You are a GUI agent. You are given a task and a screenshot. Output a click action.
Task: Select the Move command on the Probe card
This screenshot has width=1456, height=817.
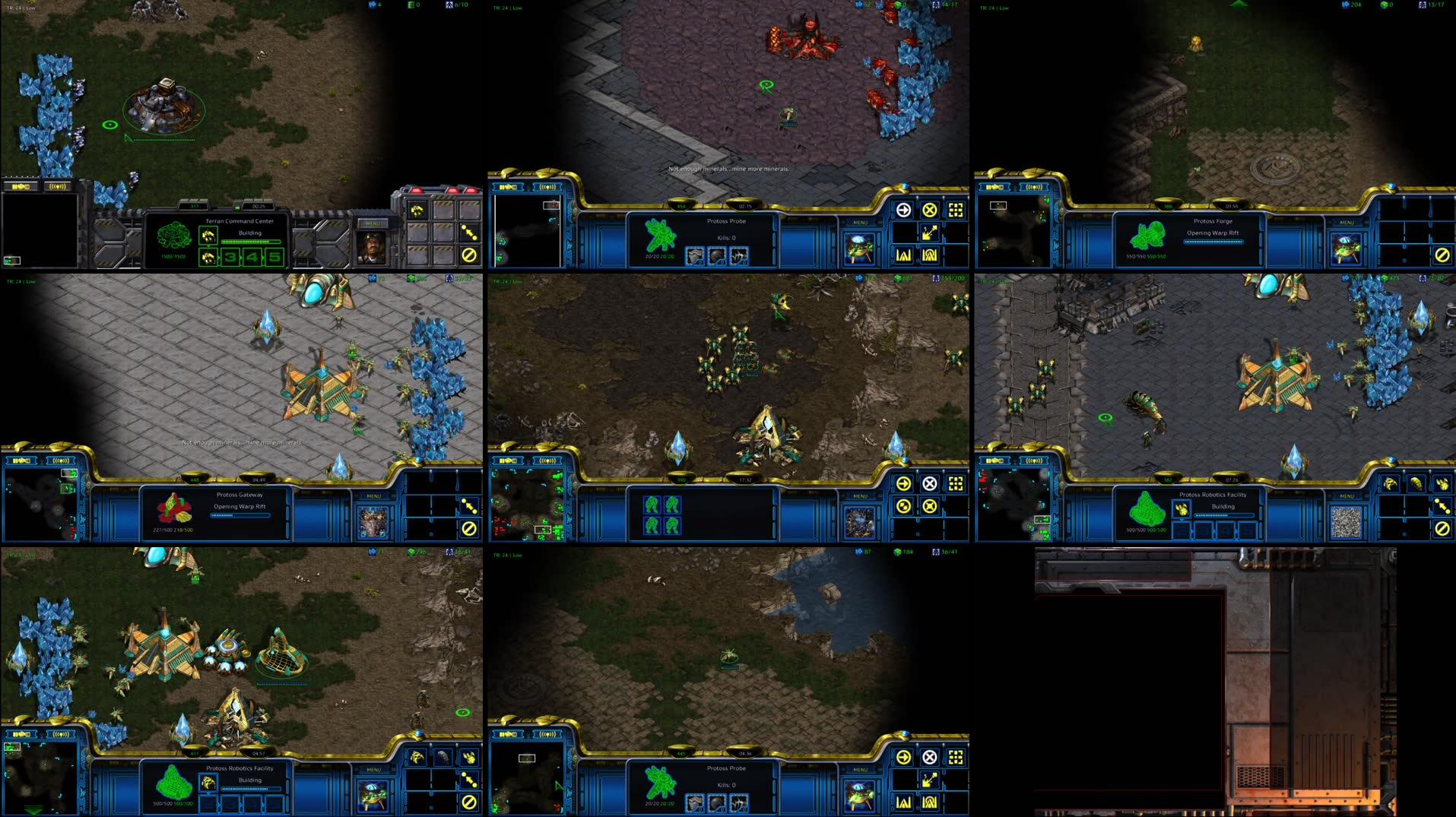[x=904, y=209]
